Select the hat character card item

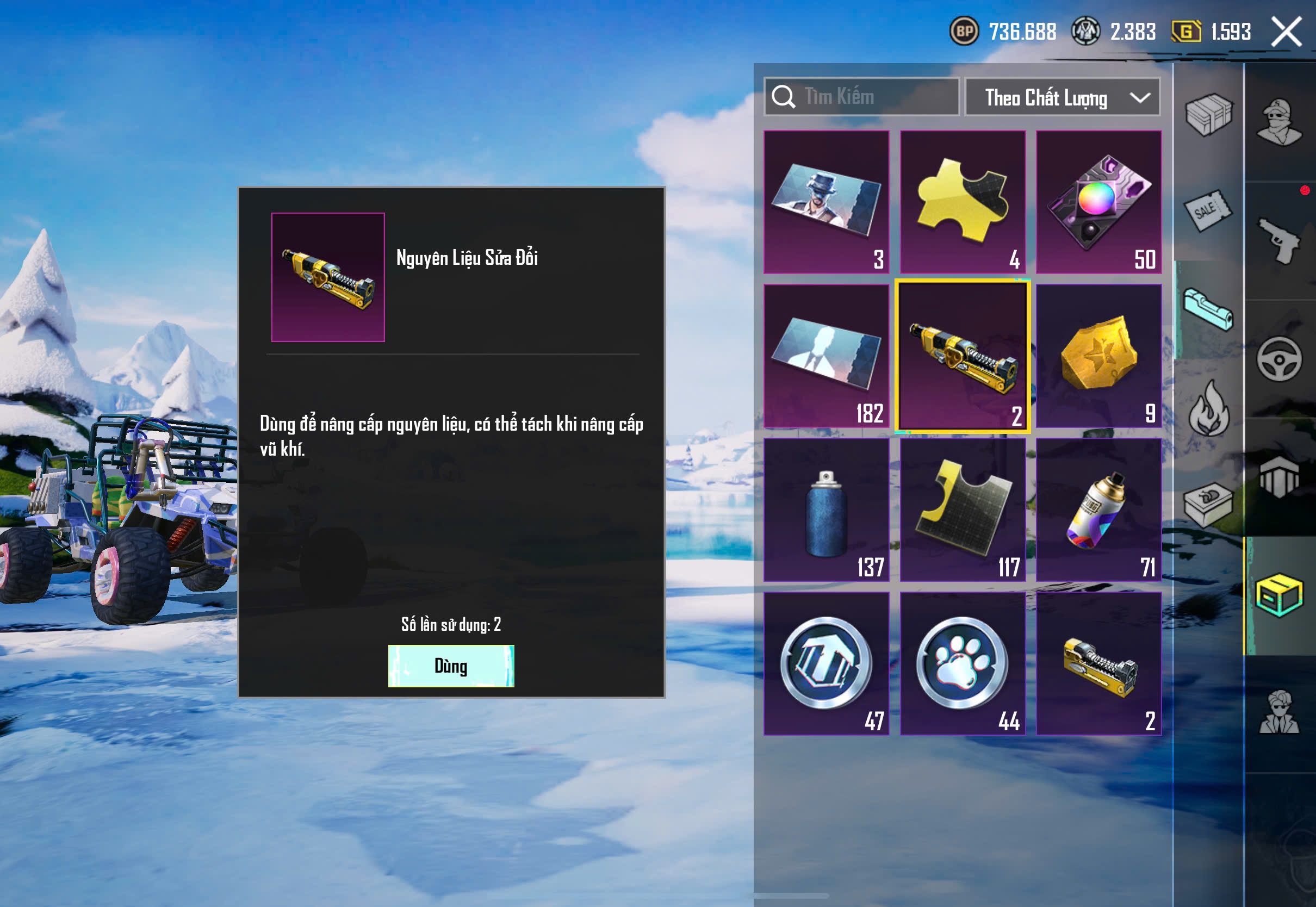826,202
